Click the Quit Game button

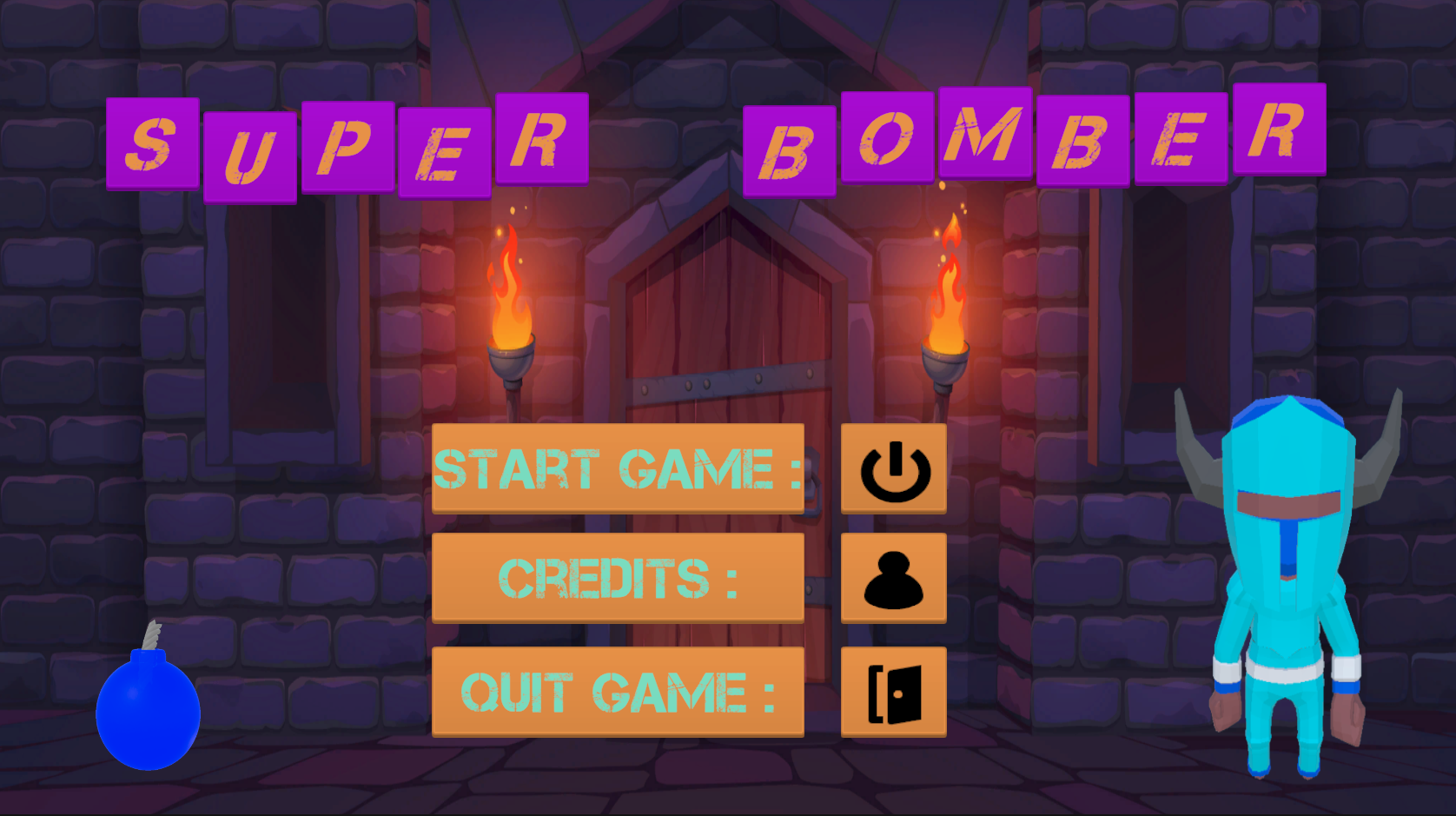click(619, 693)
